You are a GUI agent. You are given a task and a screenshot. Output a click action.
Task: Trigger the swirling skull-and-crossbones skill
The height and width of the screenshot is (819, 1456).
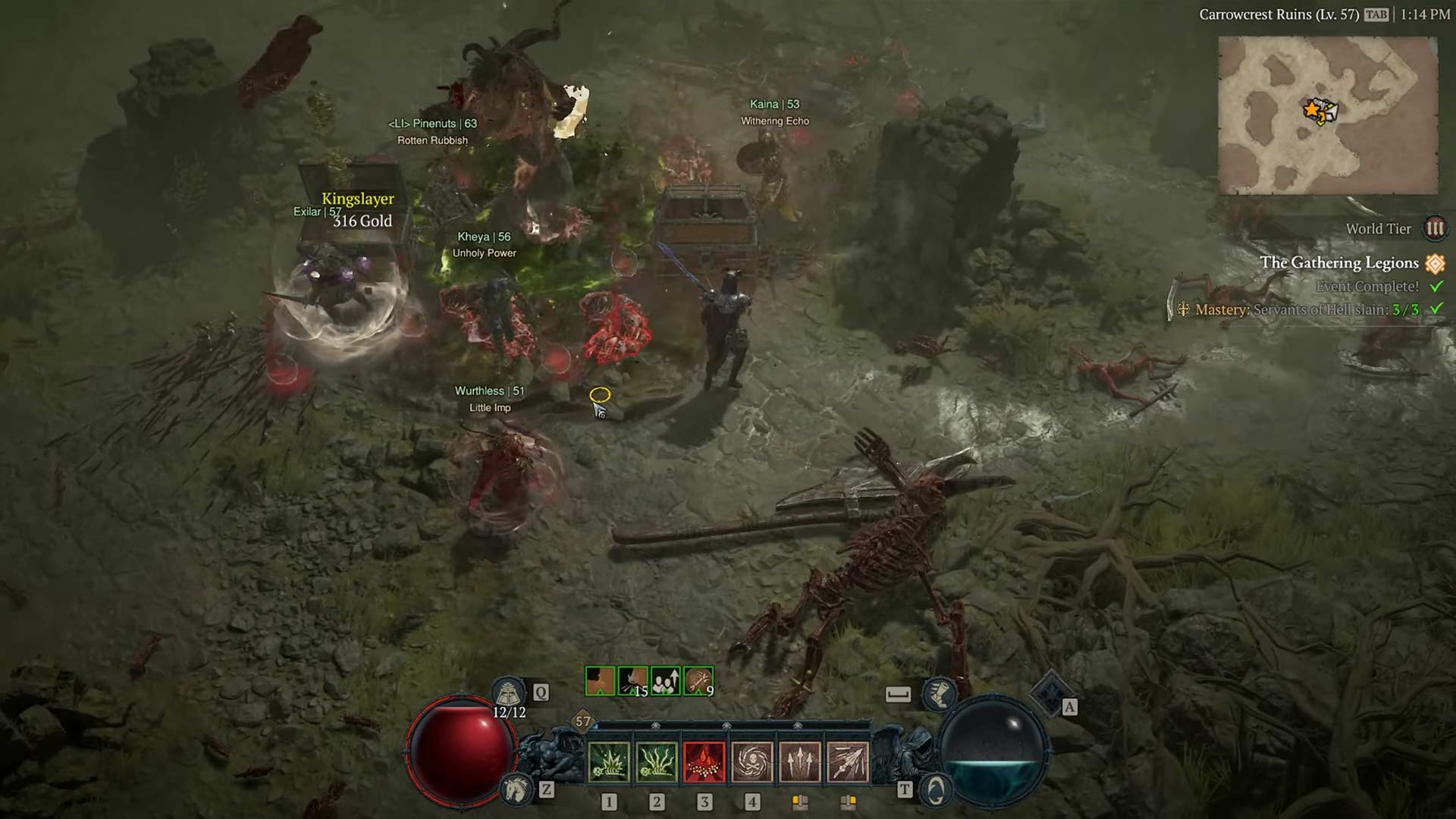click(x=752, y=761)
